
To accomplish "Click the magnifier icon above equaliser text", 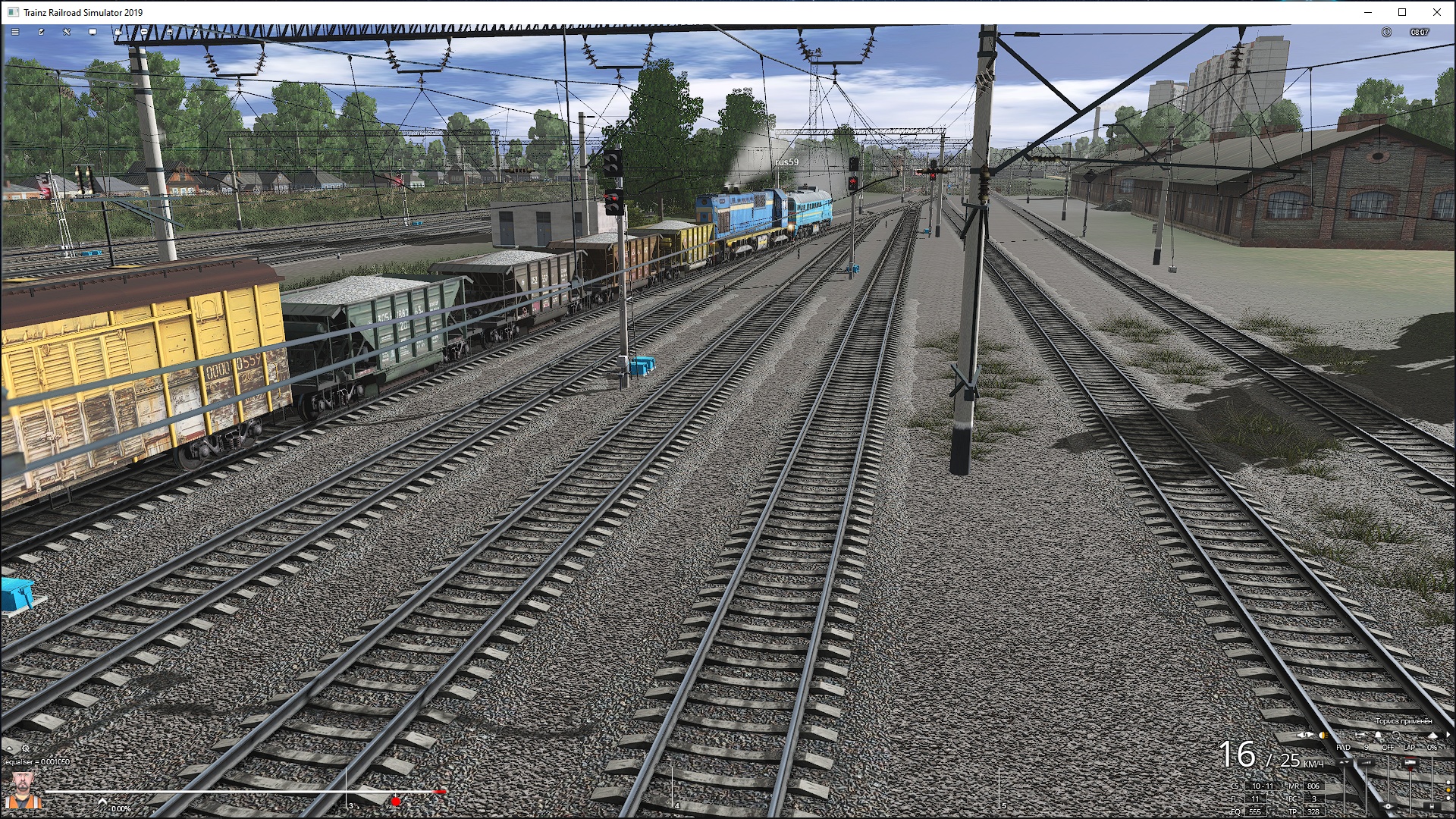I will coord(25,748).
